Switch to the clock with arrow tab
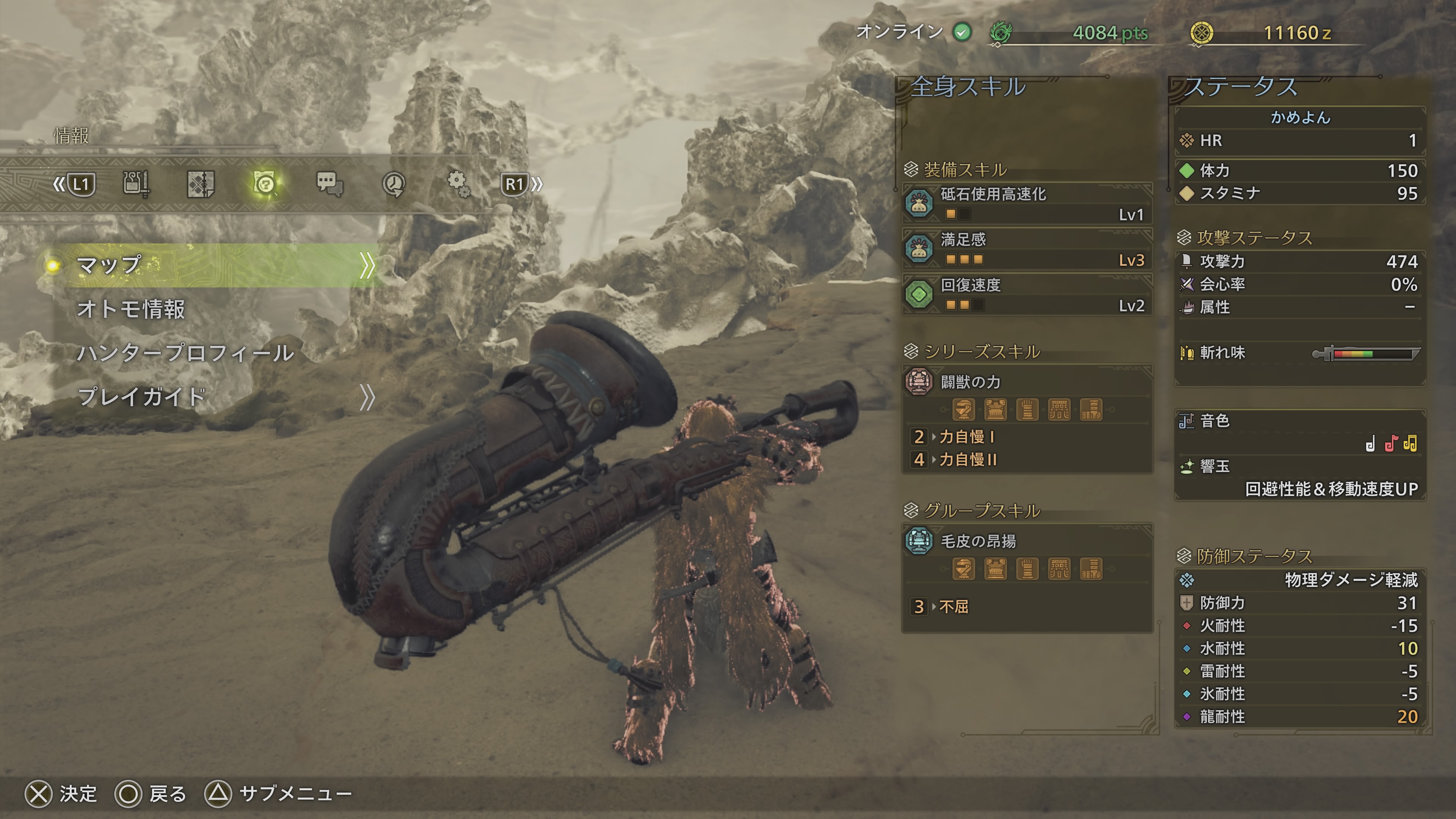Screen dimensions: 1456x819 (394, 184)
